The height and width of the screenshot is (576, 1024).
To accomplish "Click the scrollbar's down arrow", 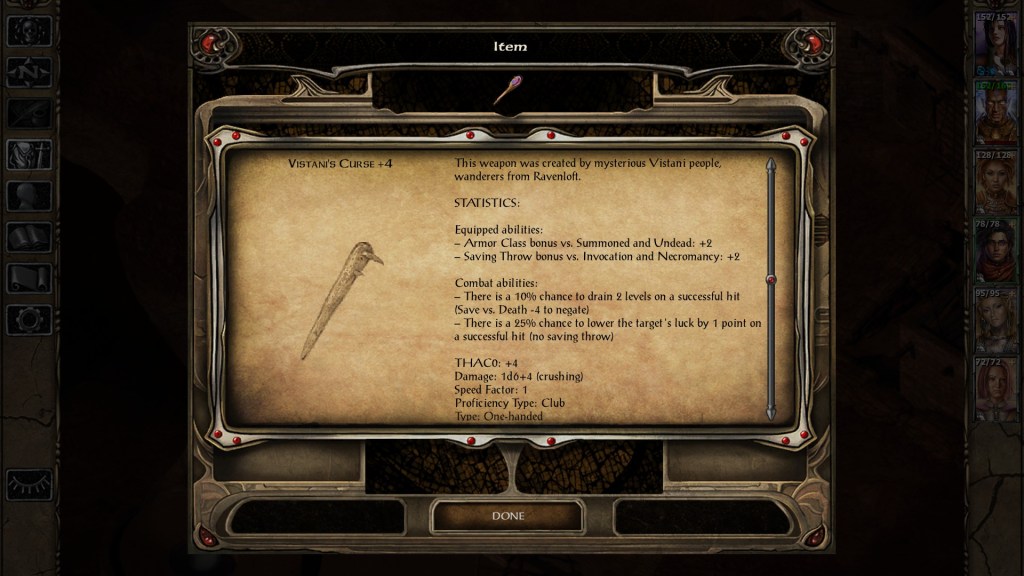I will [771, 411].
